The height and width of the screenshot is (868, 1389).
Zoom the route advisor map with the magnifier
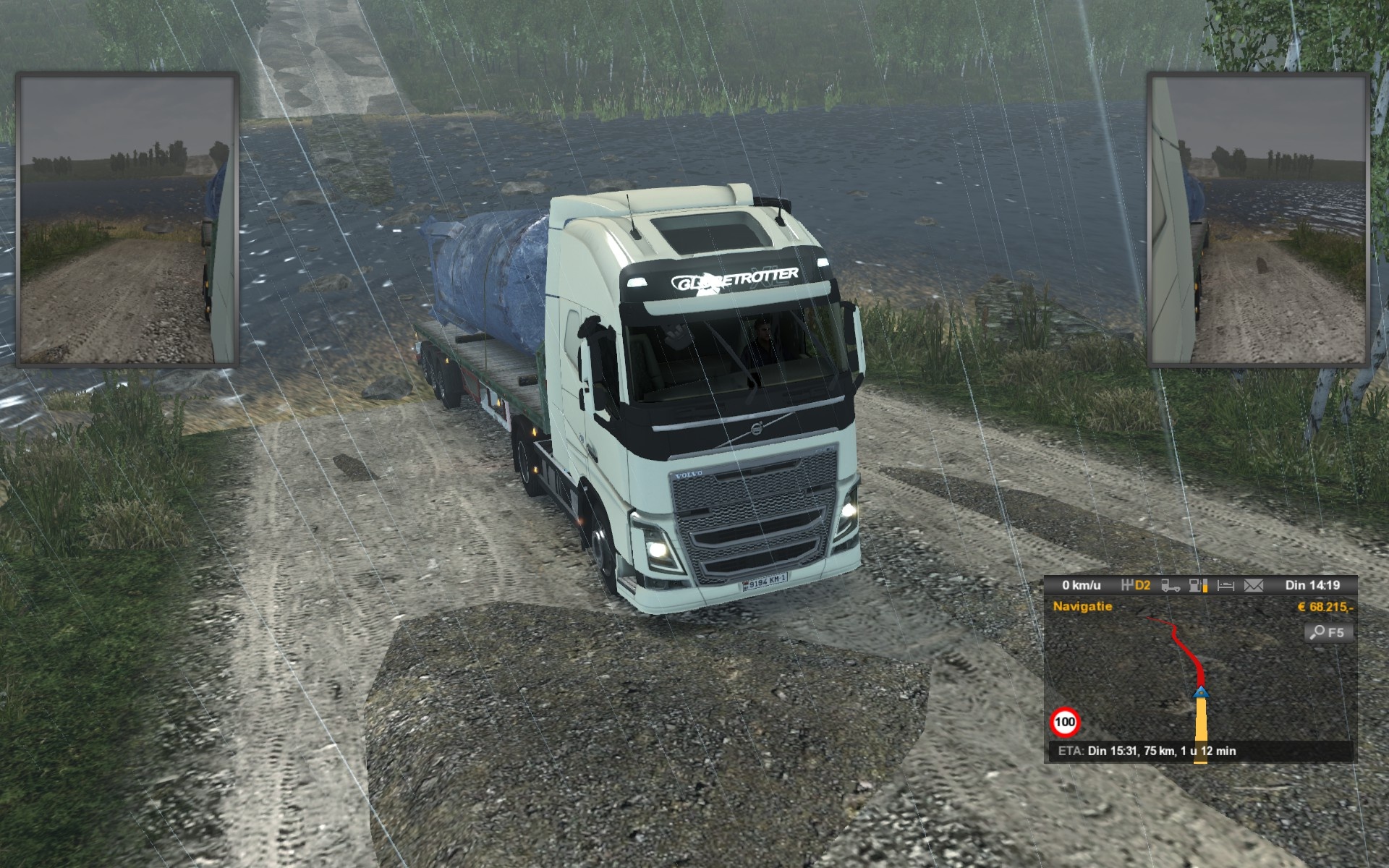(x=1327, y=633)
